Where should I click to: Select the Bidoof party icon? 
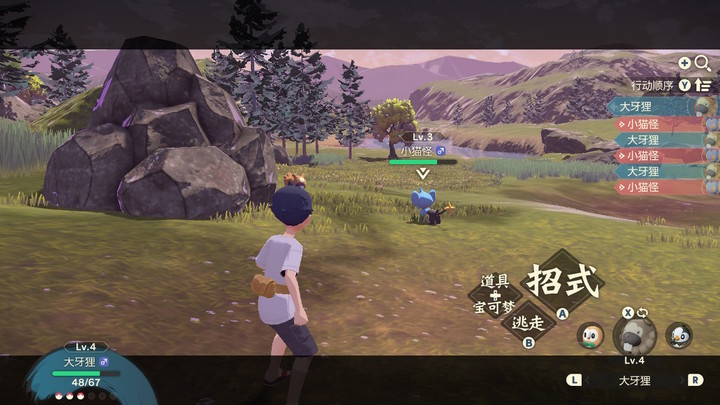point(634,335)
